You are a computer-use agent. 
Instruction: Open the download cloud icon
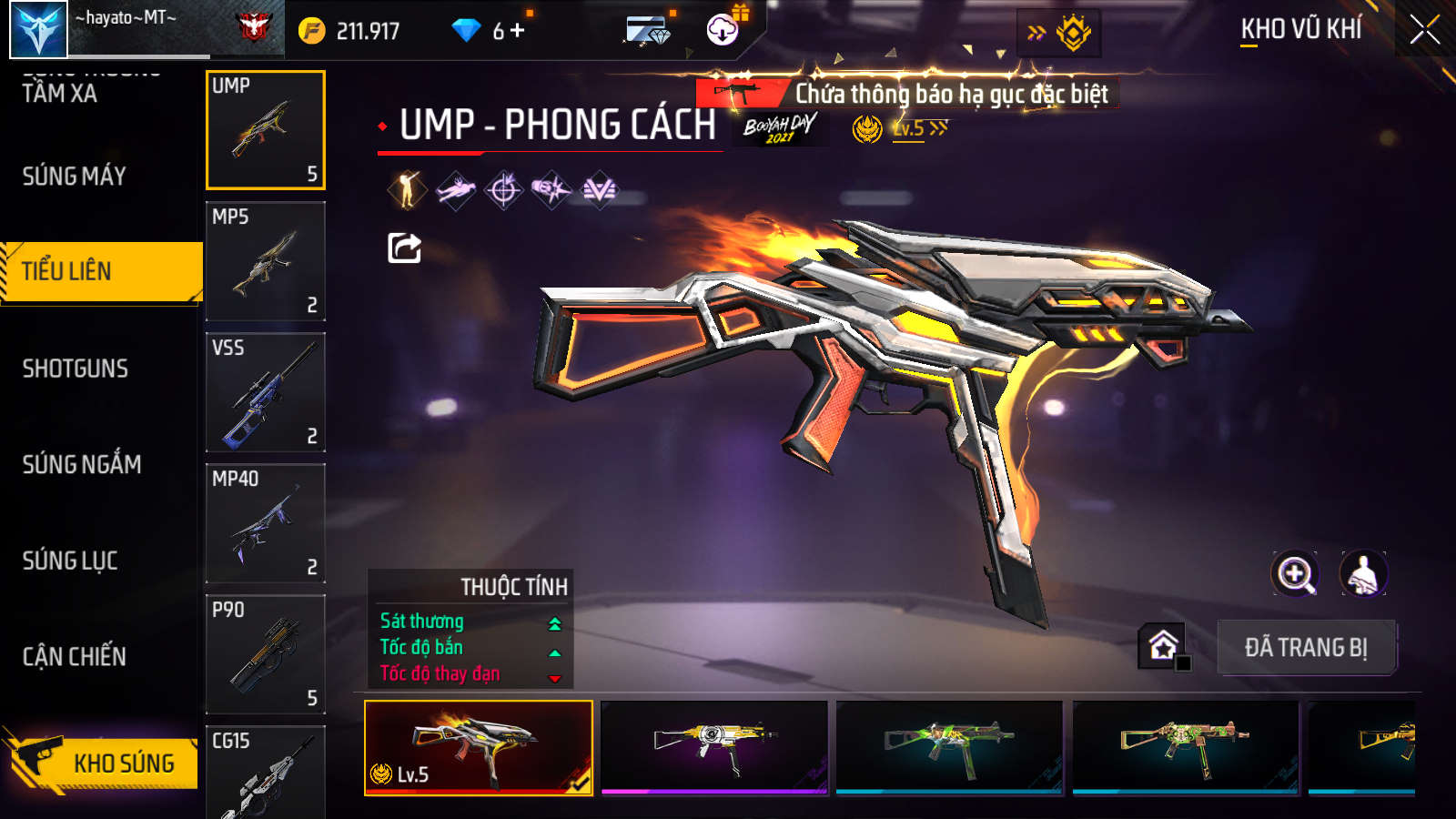(723, 30)
